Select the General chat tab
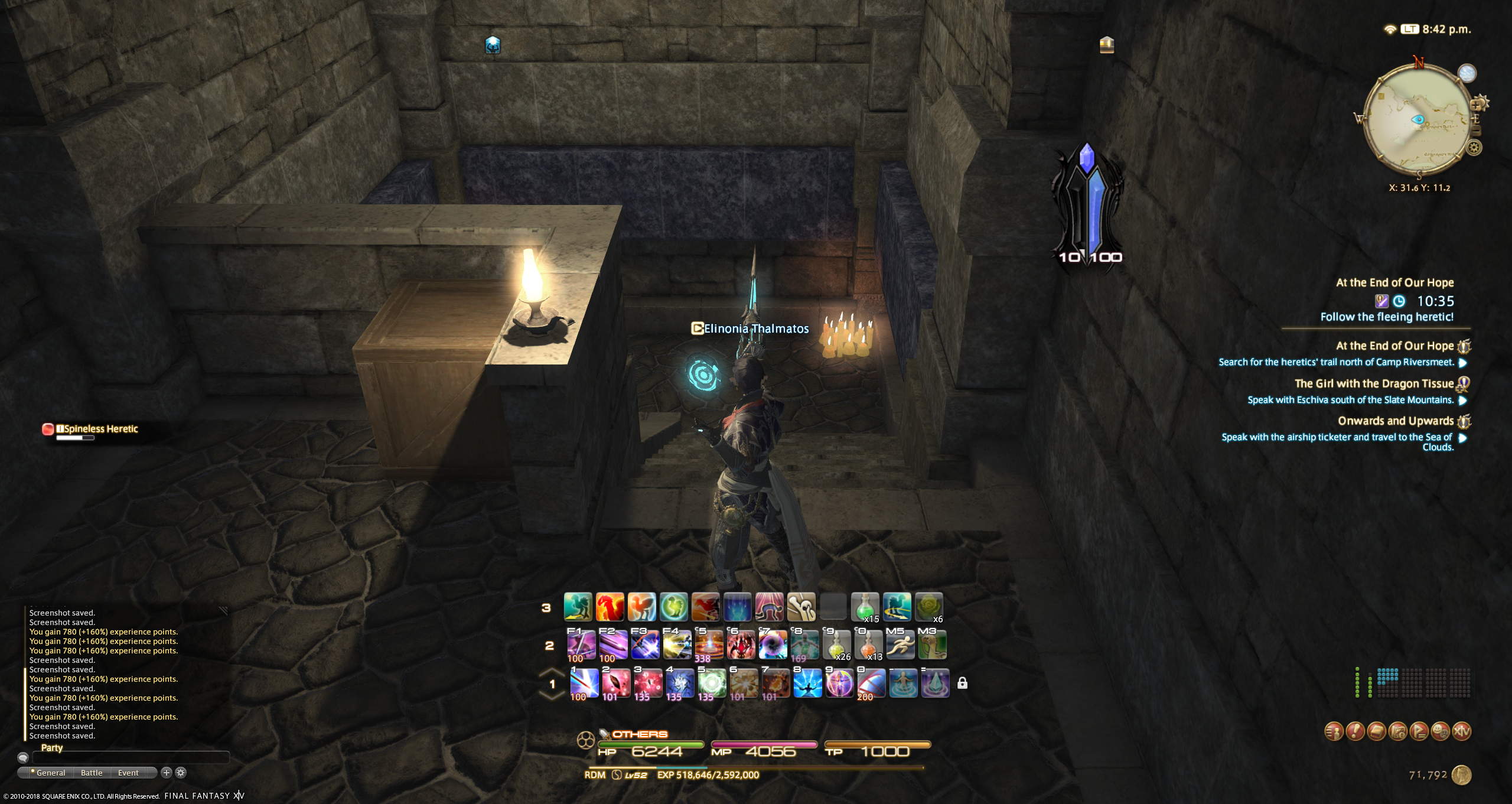This screenshot has width=1512, height=804. click(x=51, y=773)
